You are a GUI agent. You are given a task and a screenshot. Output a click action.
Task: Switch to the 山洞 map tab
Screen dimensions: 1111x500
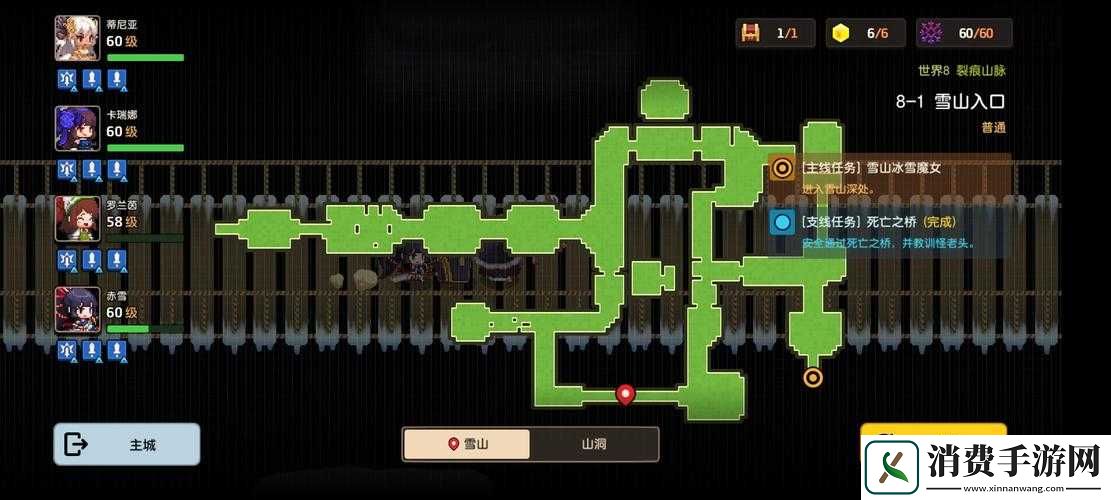593,444
